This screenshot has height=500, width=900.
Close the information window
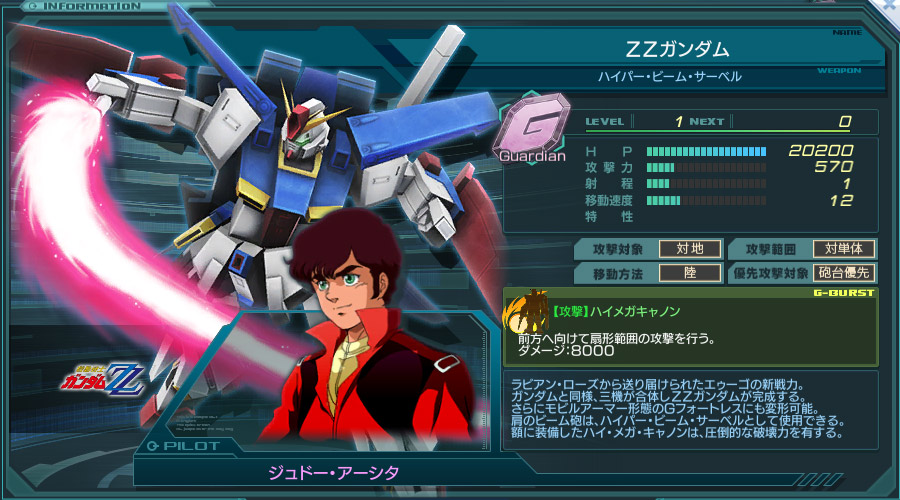click(x=891, y=5)
